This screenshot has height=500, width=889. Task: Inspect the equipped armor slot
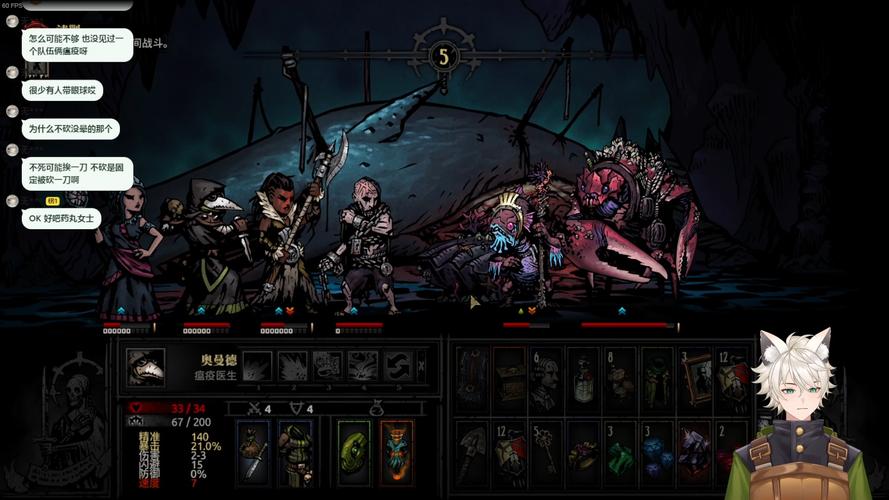point(295,452)
